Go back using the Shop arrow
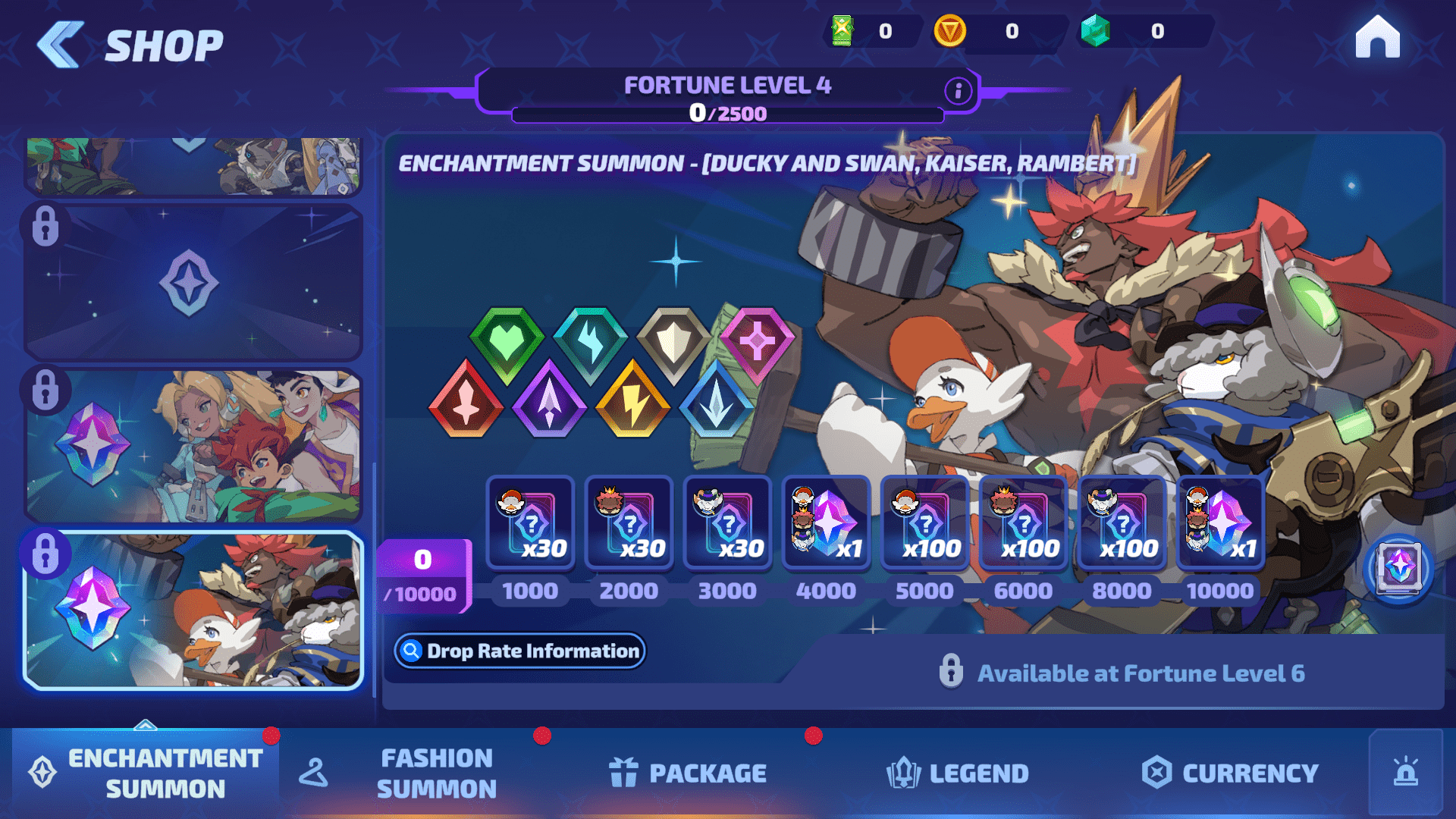The width and height of the screenshot is (1456, 819). click(61, 44)
